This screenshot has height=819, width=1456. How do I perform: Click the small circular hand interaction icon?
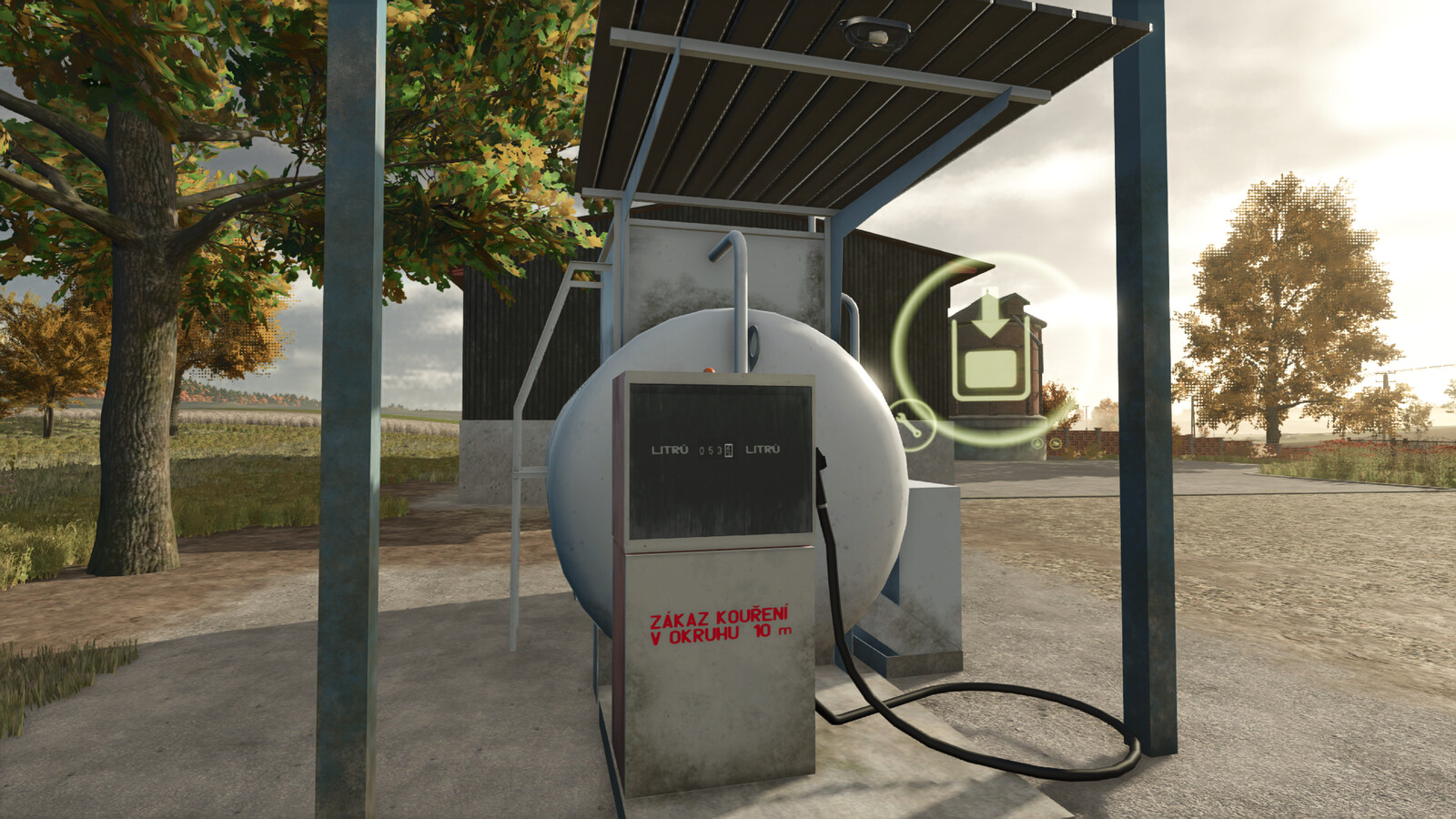pos(1037,443)
